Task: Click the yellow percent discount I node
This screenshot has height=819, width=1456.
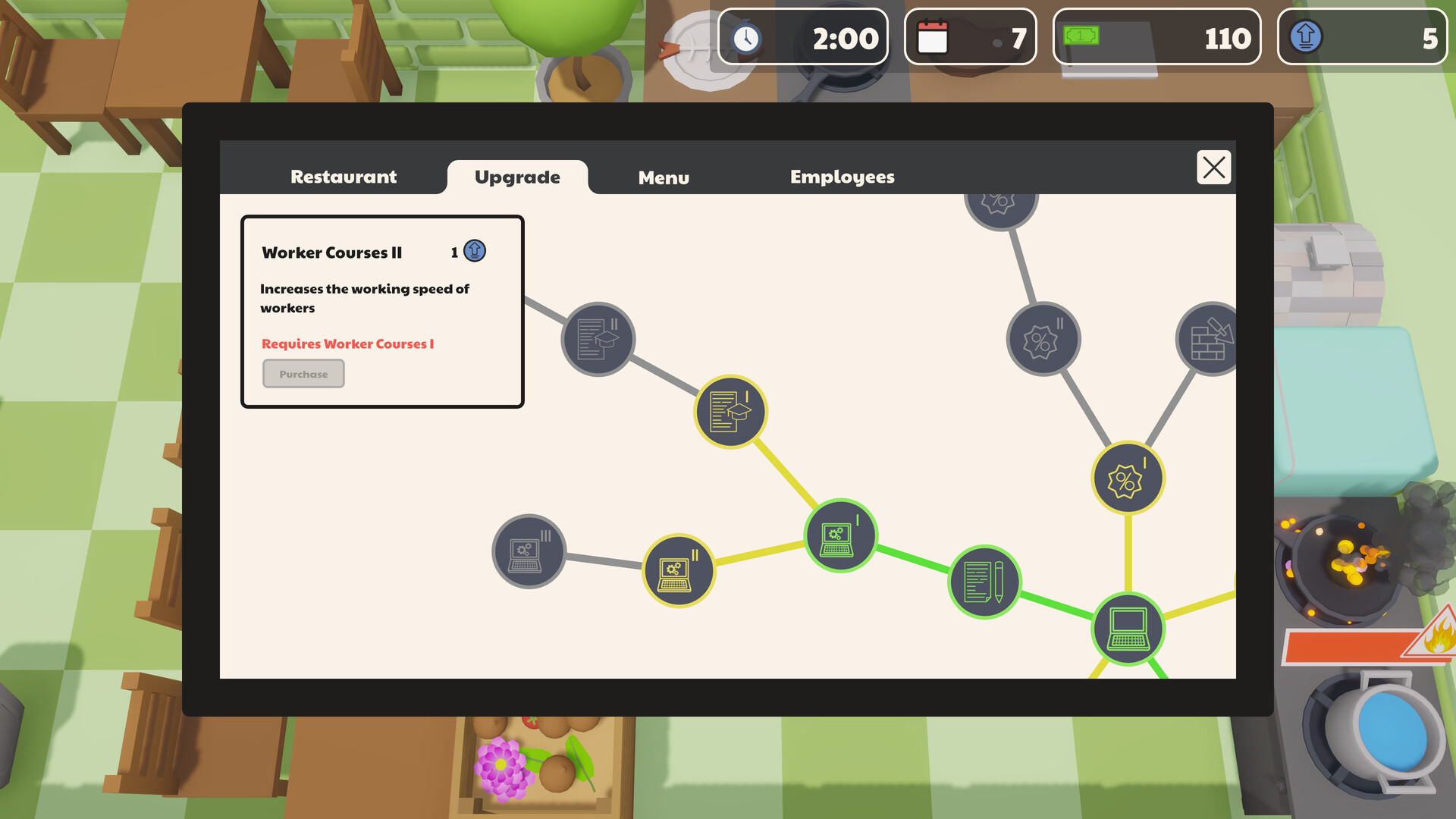Action: point(1126,478)
